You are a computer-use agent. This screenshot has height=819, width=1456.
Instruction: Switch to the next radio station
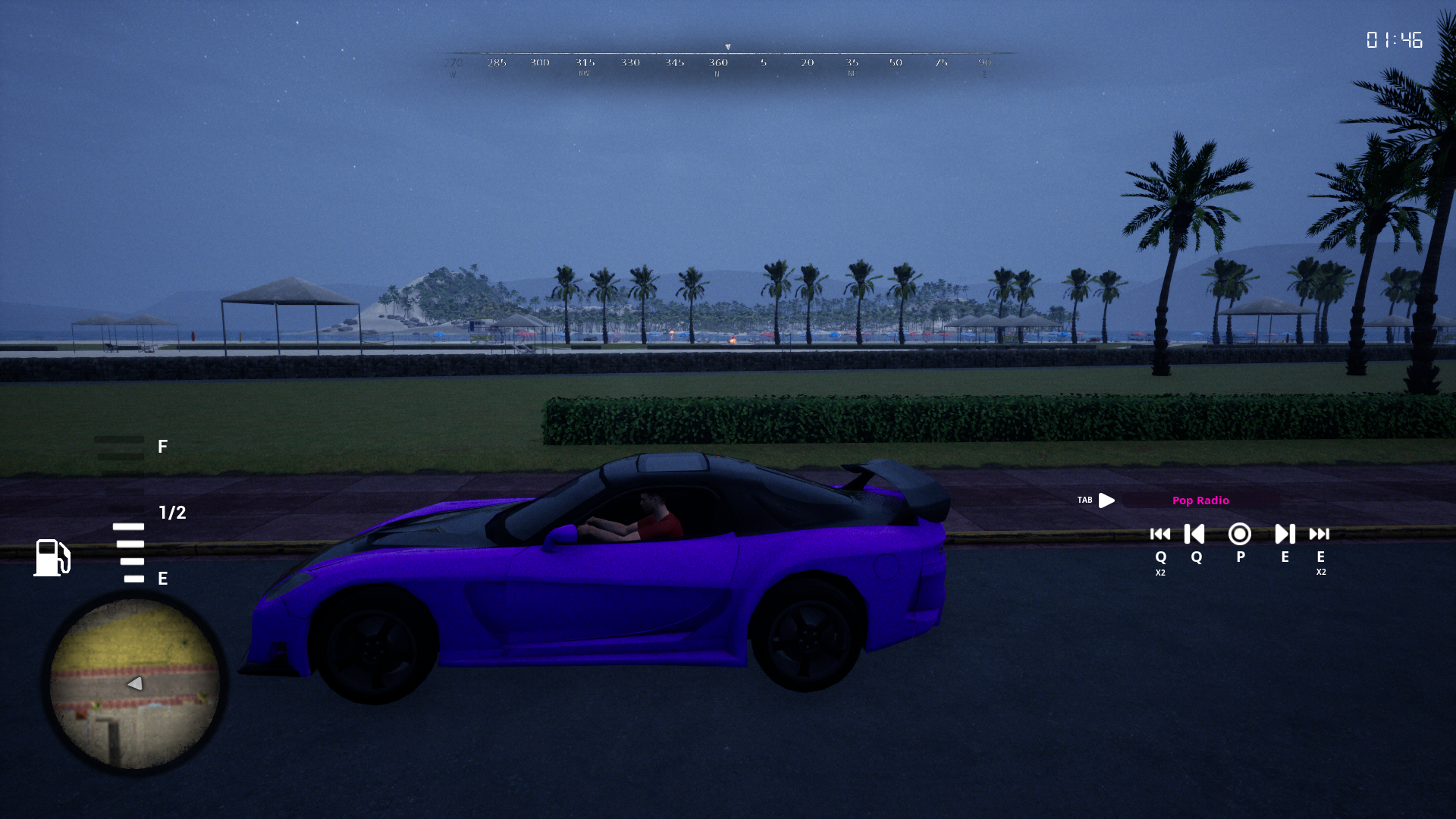(x=1285, y=535)
